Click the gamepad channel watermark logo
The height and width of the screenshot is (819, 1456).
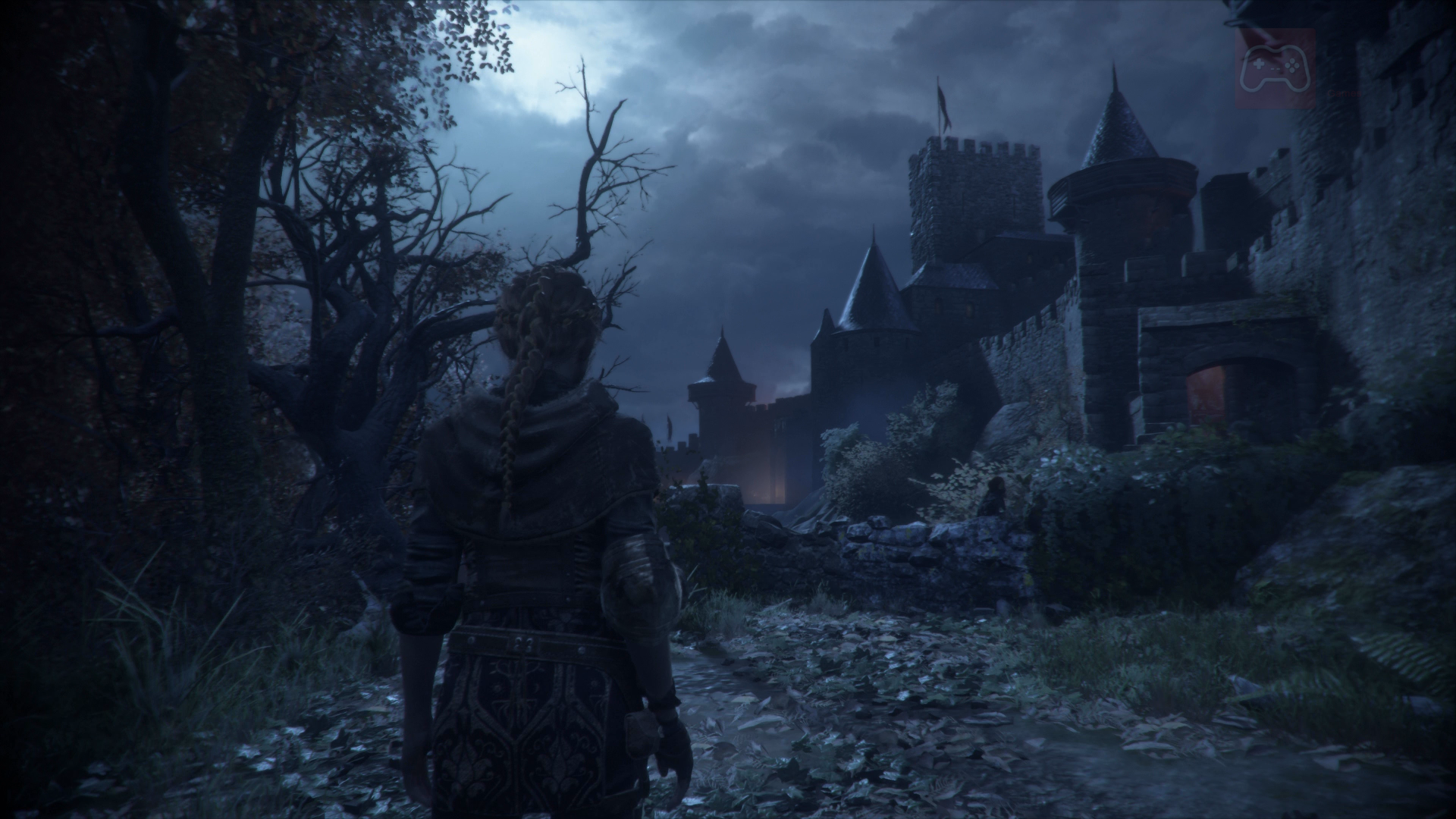click(x=1275, y=67)
